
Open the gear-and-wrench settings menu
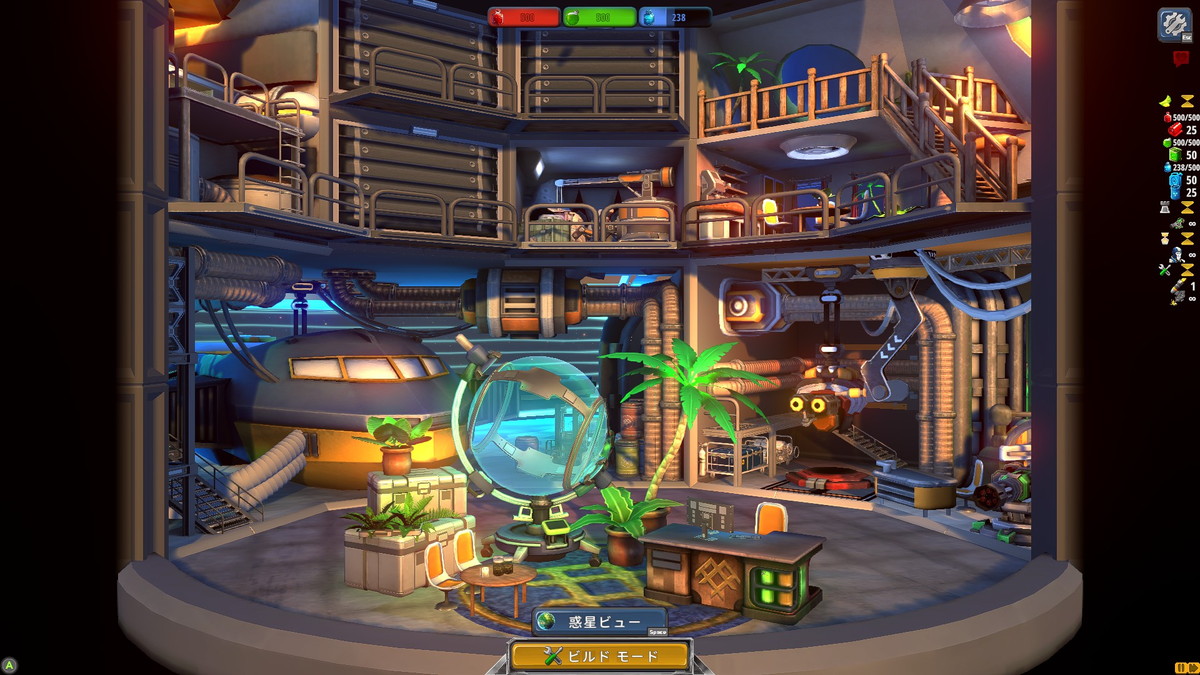(x=1174, y=24)
